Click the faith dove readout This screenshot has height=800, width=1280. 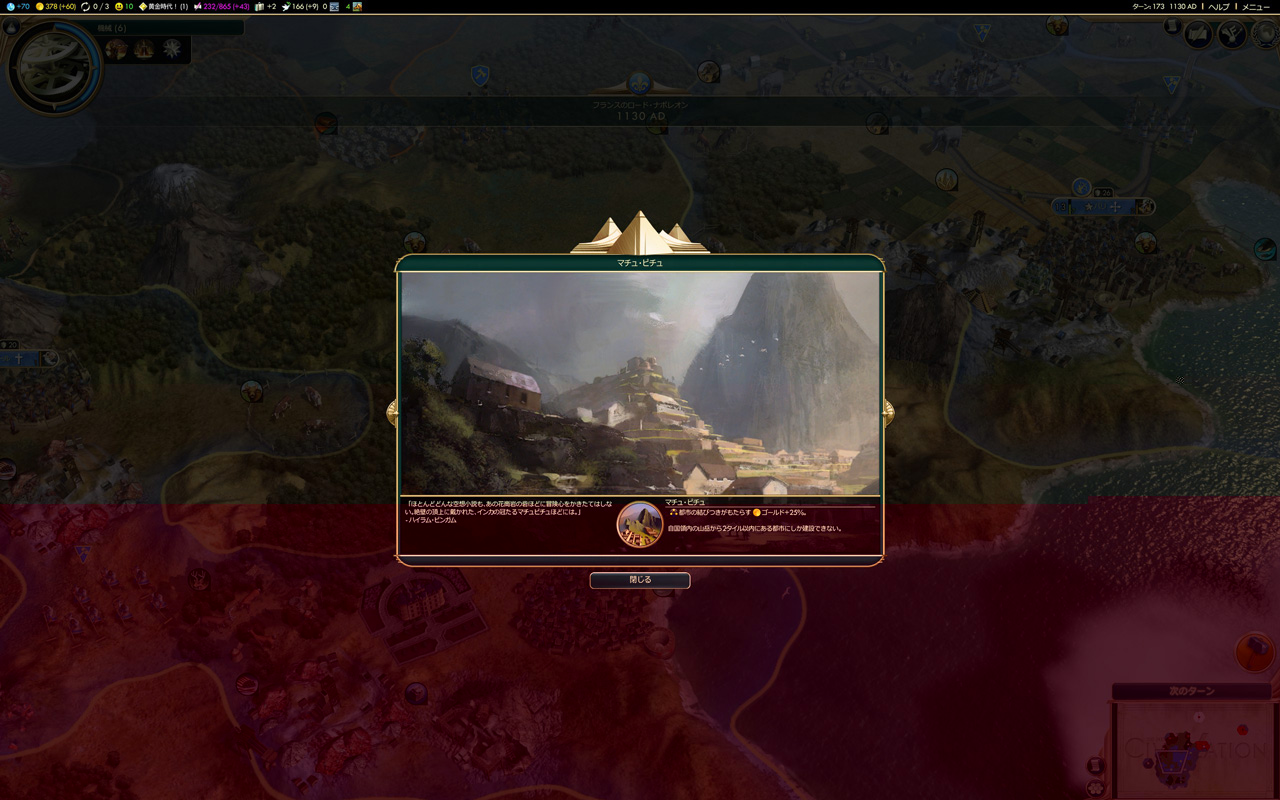click(300, 7)
